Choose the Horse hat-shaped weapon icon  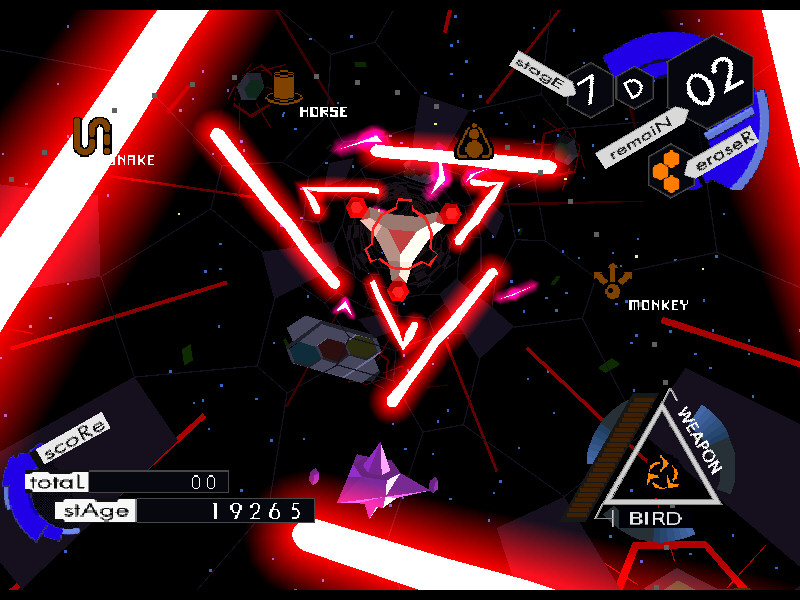[x=284, y=87]
